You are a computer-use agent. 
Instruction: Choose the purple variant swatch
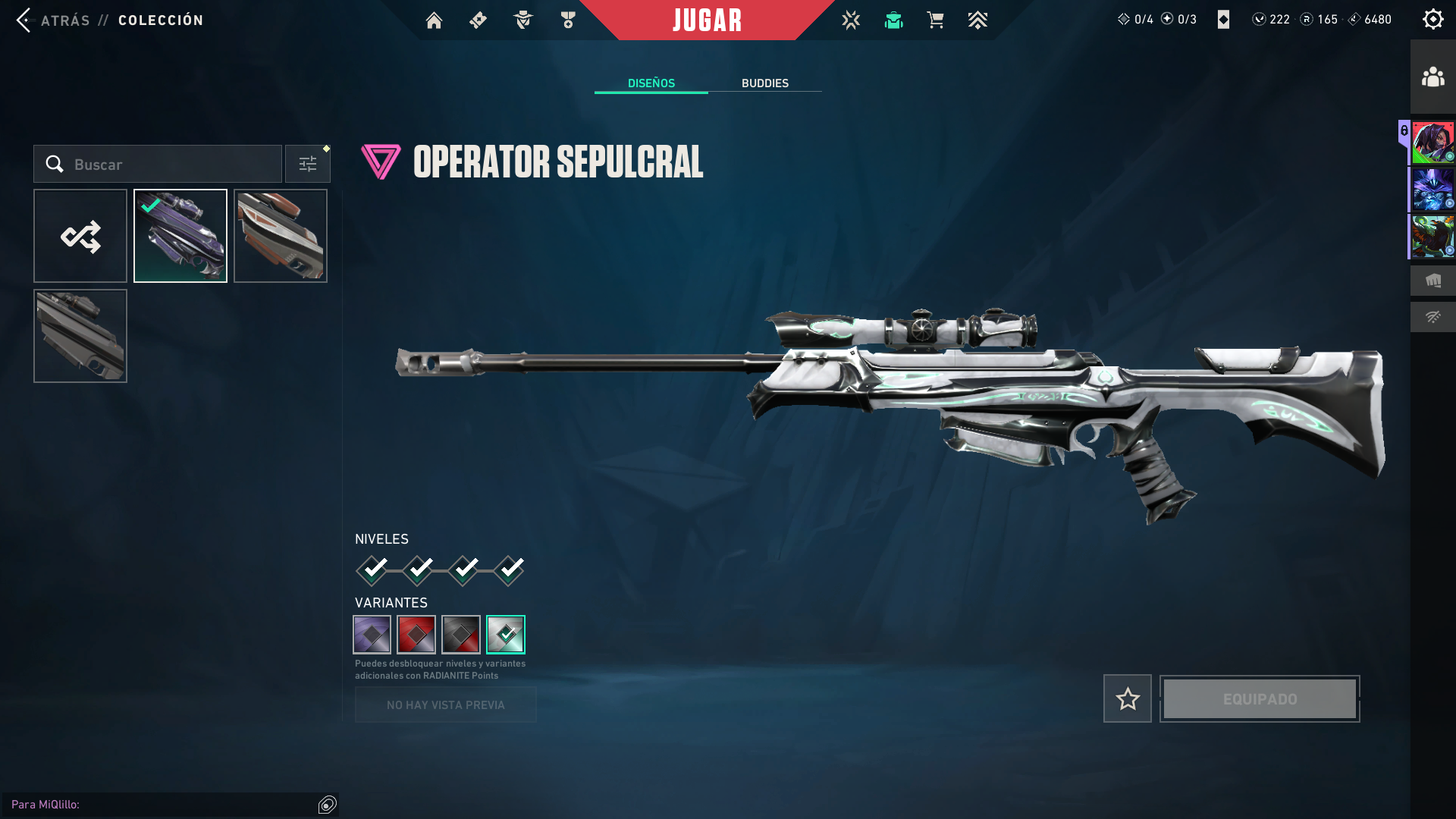point(372,635)
